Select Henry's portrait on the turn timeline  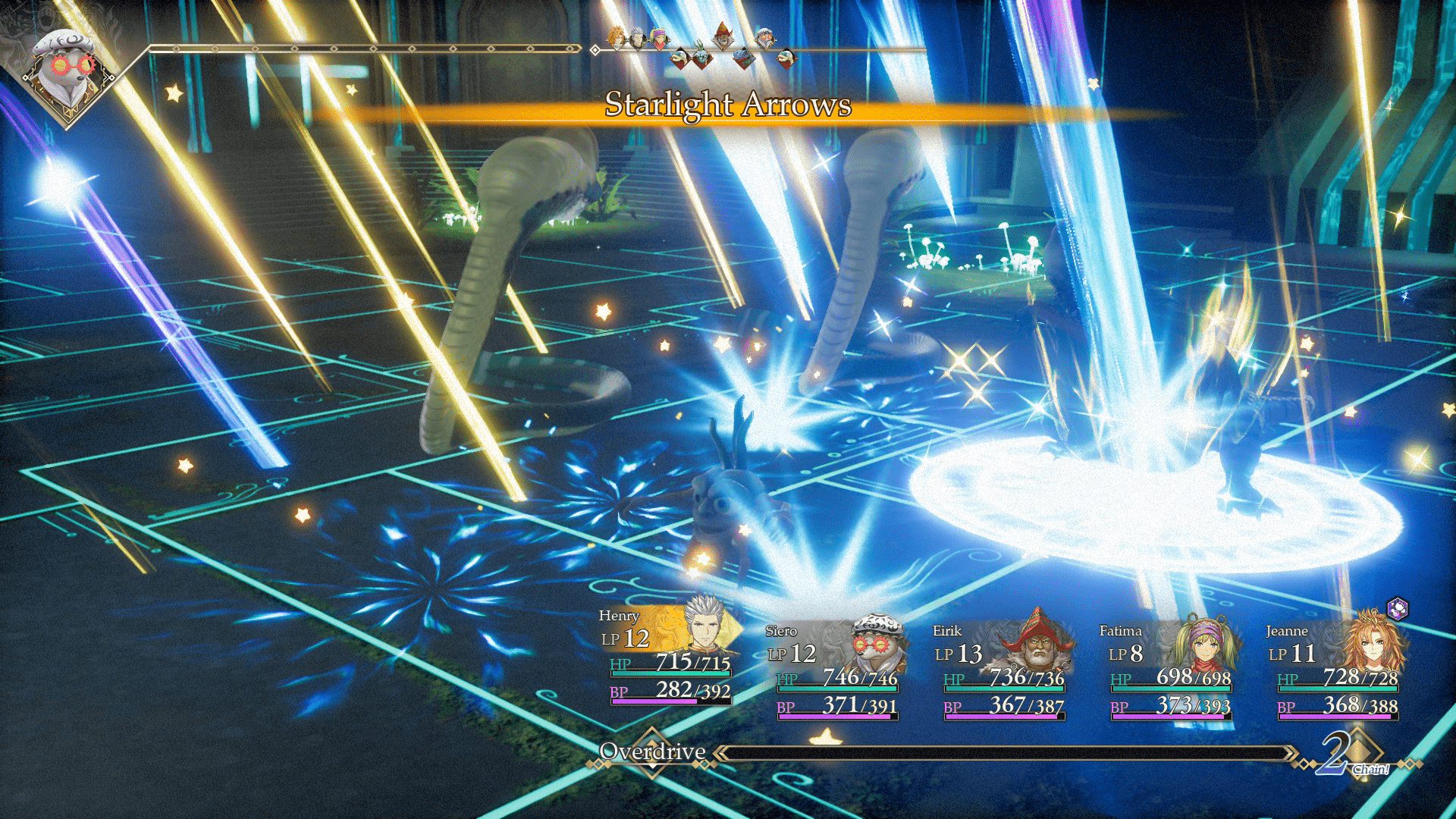pos(638,36)
